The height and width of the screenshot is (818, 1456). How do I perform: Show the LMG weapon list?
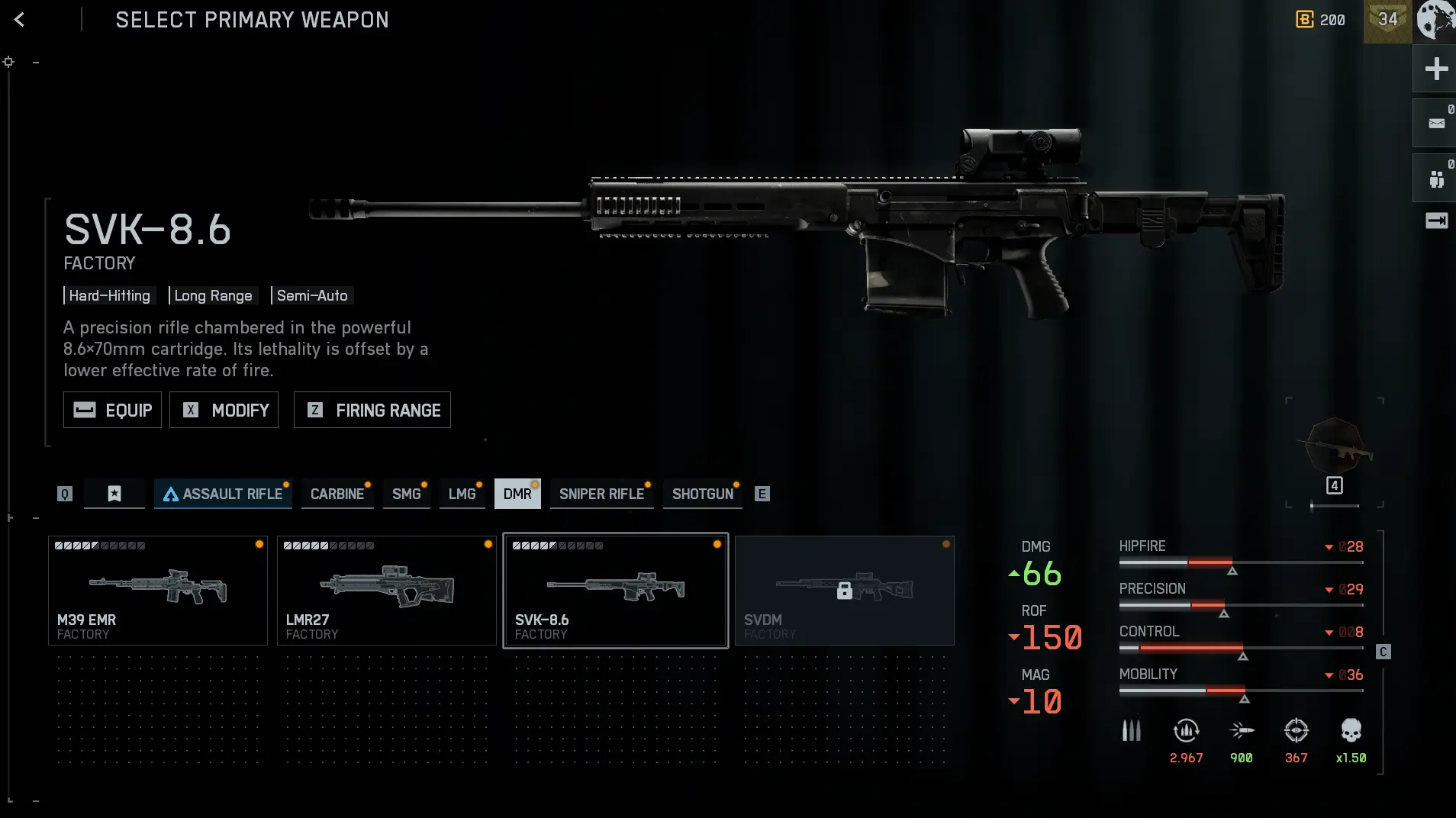coord(462,494)
